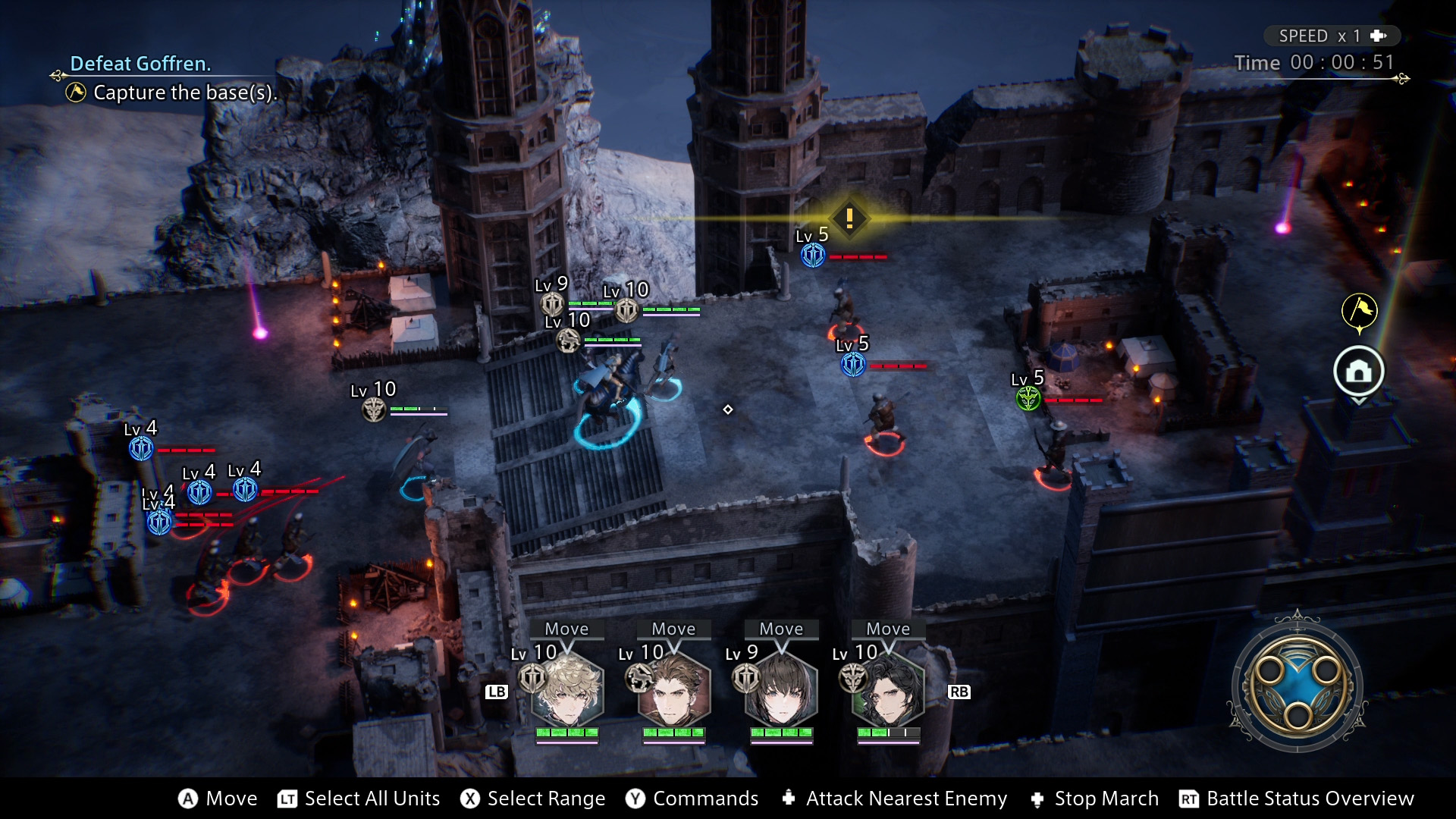1456x819 pixels.
Task: Target the green Lv 5 enemy marker
Action: click(1028, 397)
